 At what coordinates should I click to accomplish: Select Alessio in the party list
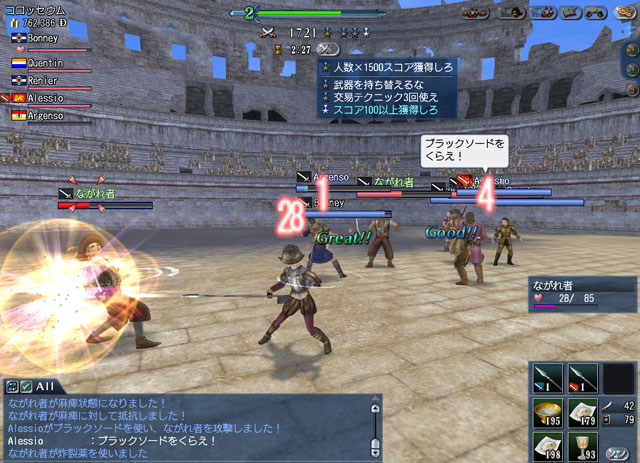44,99
